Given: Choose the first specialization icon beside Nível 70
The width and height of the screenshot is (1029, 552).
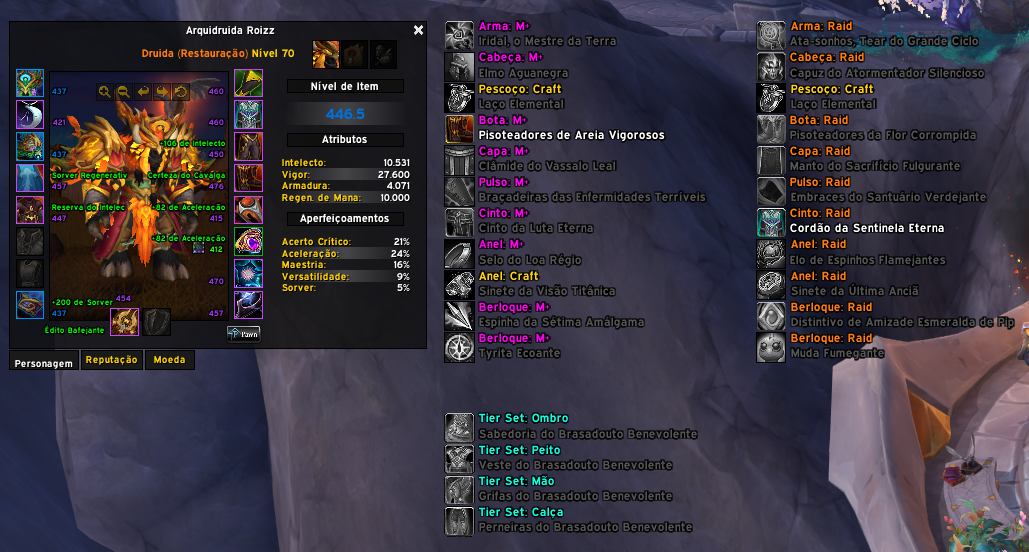Looking at the screenshot, I should pos(327,54).
